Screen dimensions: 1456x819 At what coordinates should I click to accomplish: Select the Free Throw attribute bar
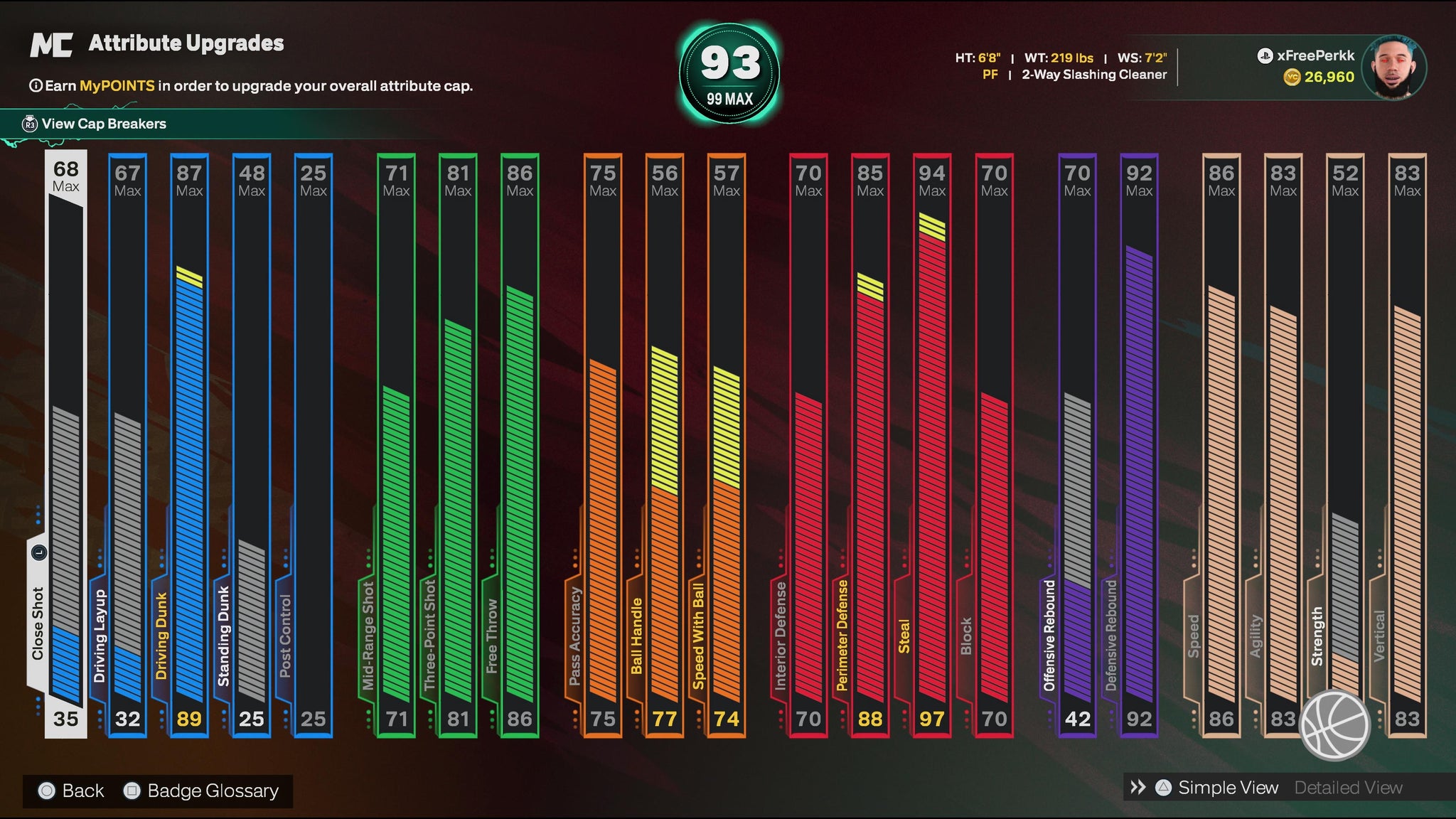tap(520, 444)
